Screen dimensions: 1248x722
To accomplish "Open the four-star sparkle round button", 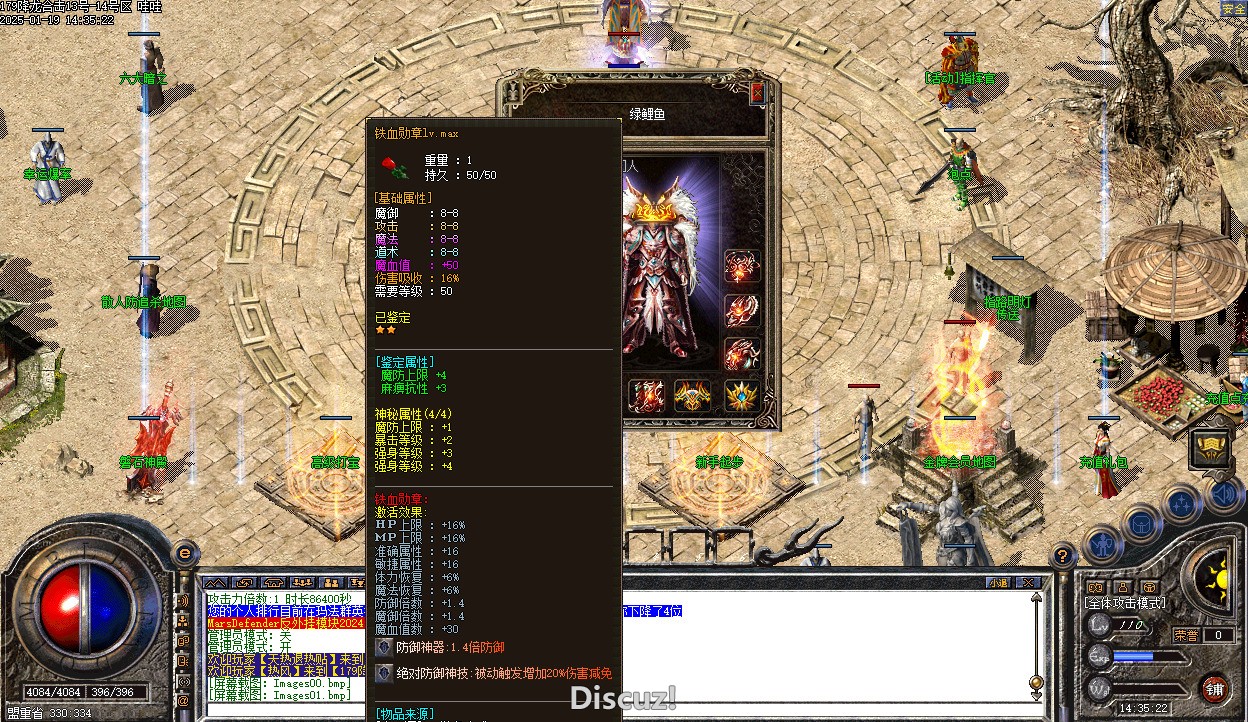I will 1181,503.
